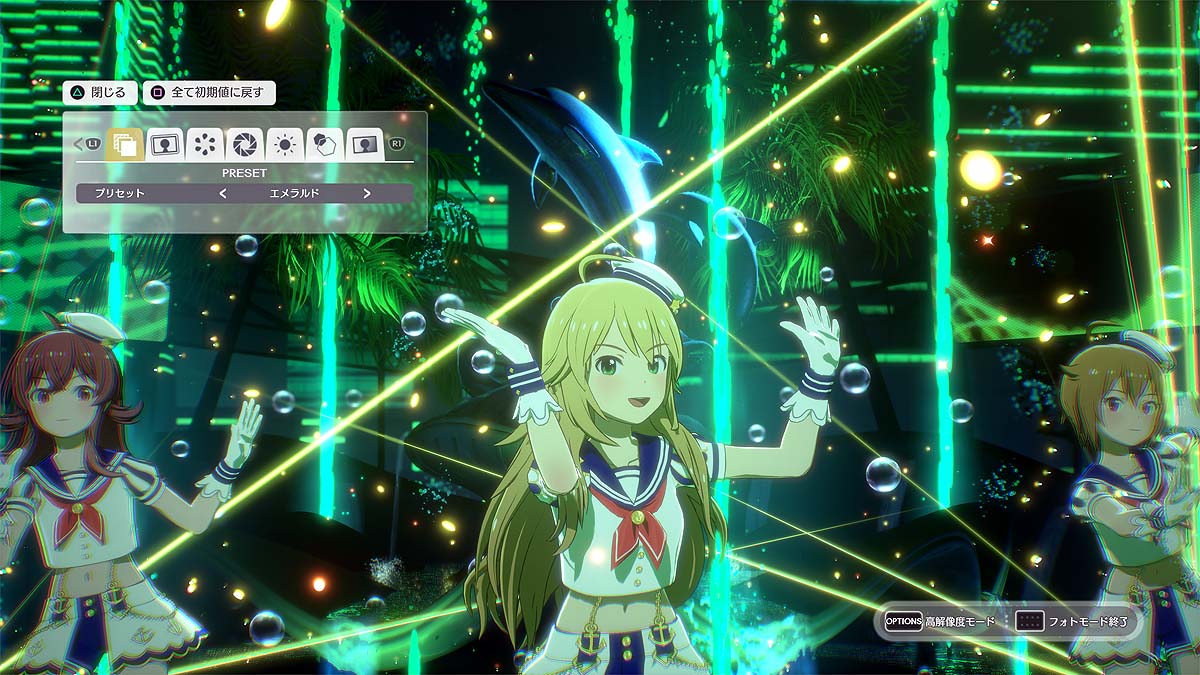
Task: Go back to the previous preset option
Action: tap(222, 193)
